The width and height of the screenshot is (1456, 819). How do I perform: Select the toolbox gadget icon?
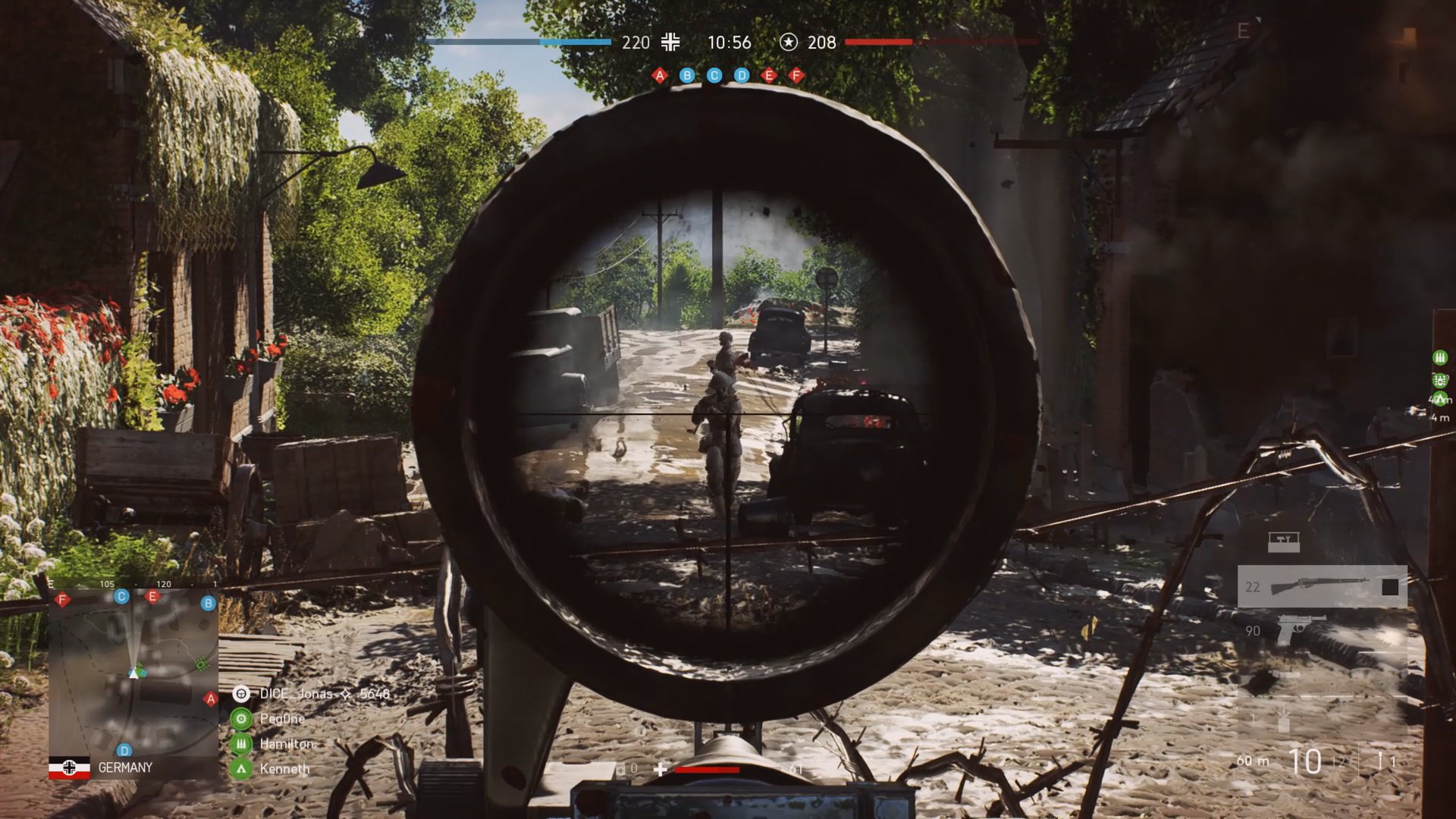coord(1283,541)
